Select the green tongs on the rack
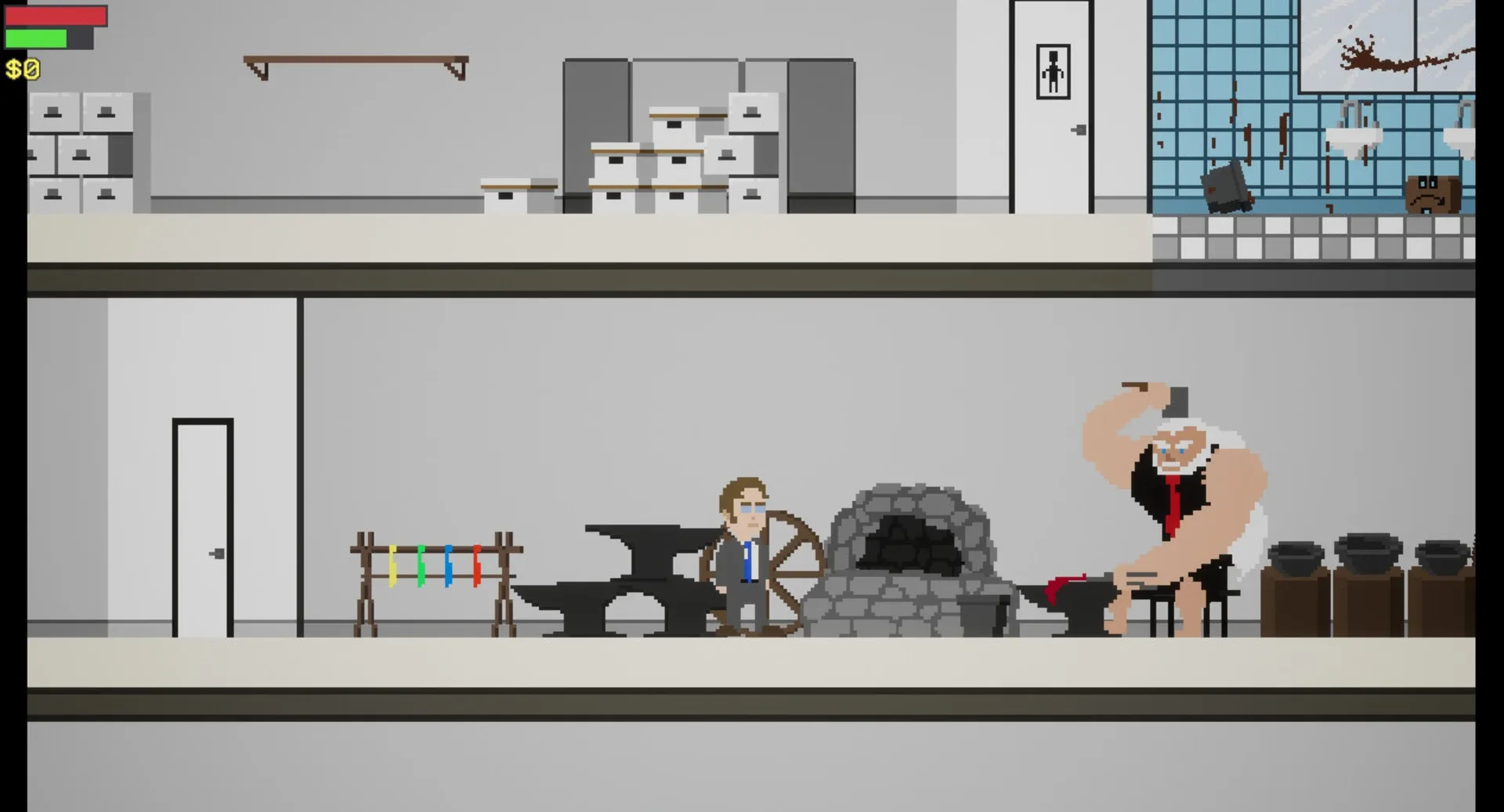Screen dimensions: 1504x812 pyautogui.click(x=421, y=565)
